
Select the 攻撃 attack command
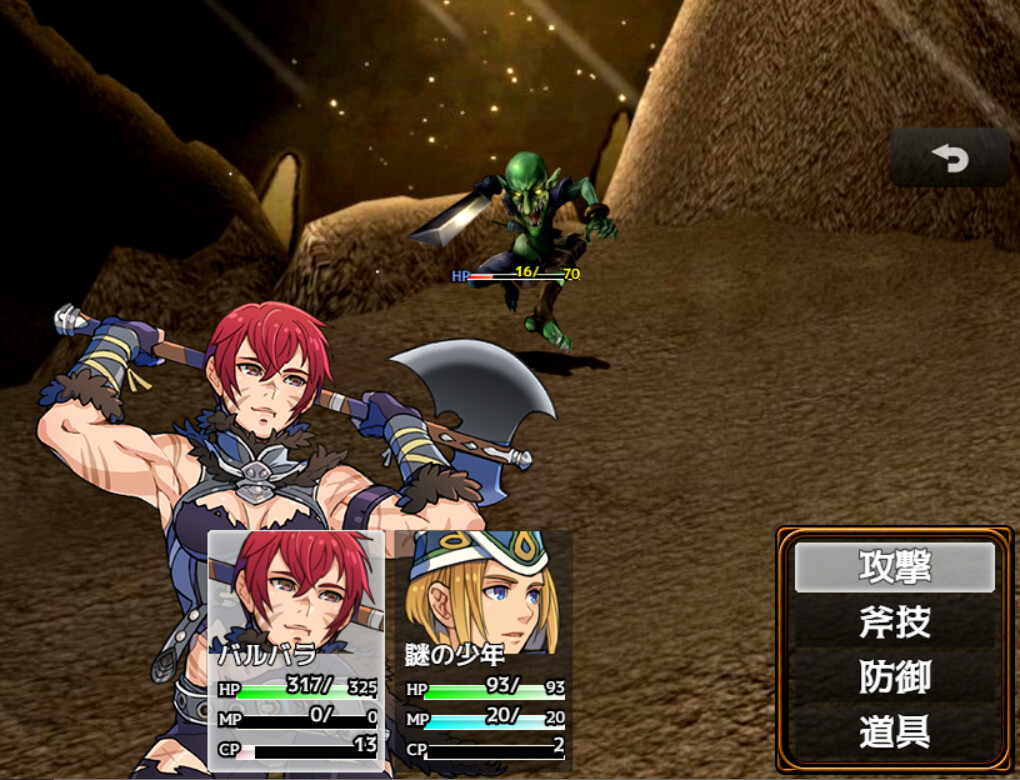tap(894, 567)
